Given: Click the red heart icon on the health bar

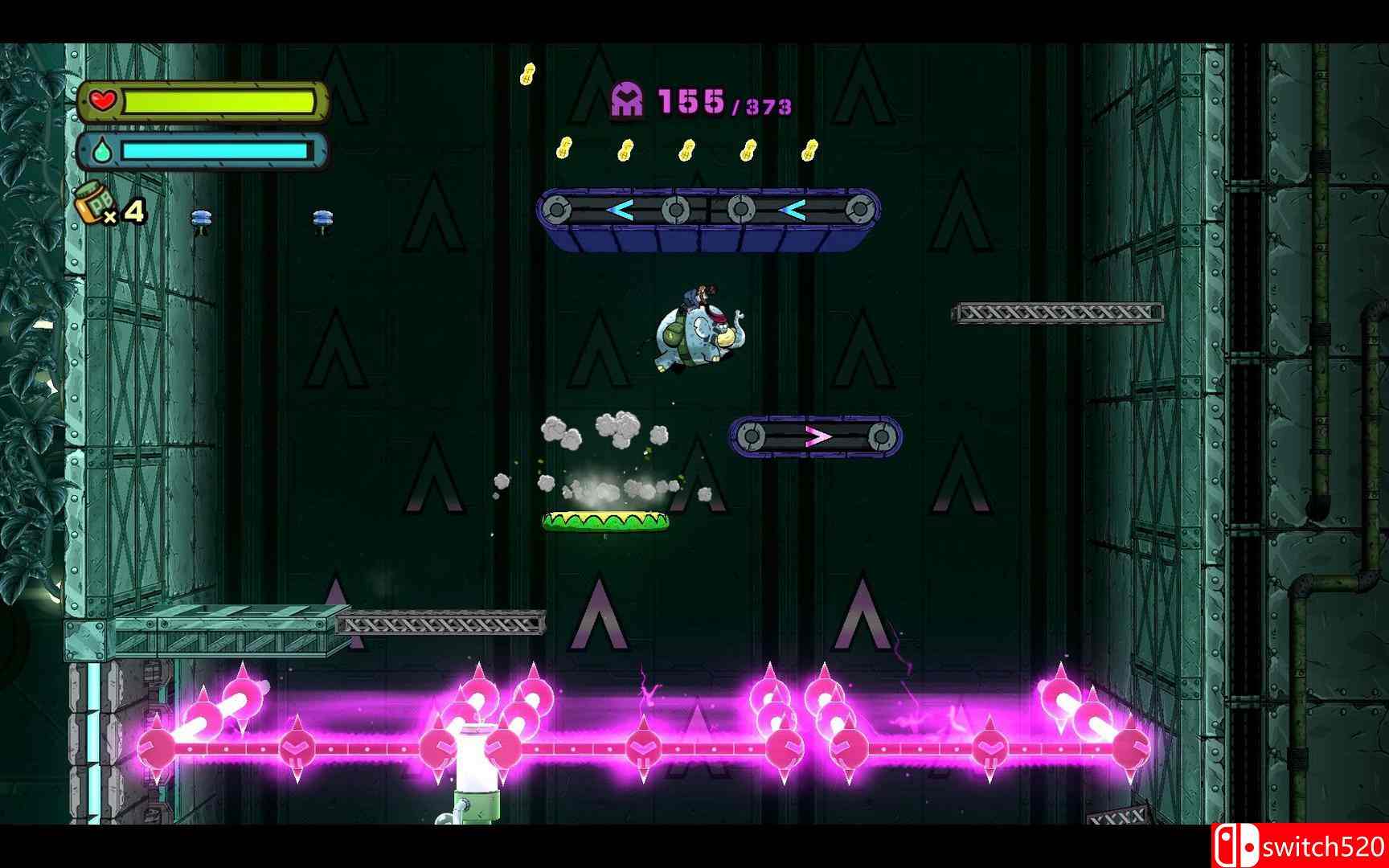Looking at the screenshot, I should (100, 102).
